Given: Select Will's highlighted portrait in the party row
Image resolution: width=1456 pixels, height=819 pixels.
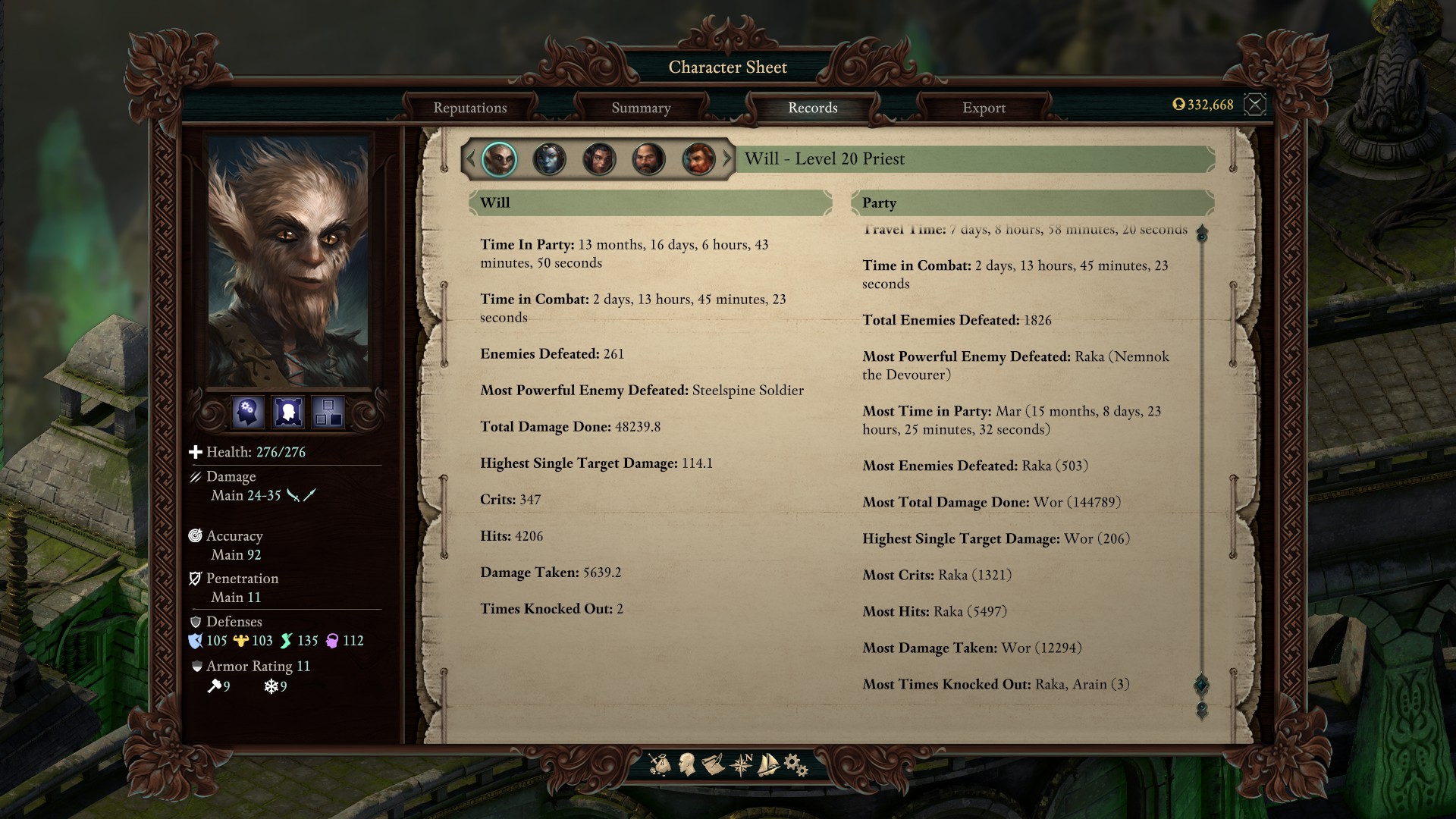Looking at the screenshot, I should click(x=499, y=159).
